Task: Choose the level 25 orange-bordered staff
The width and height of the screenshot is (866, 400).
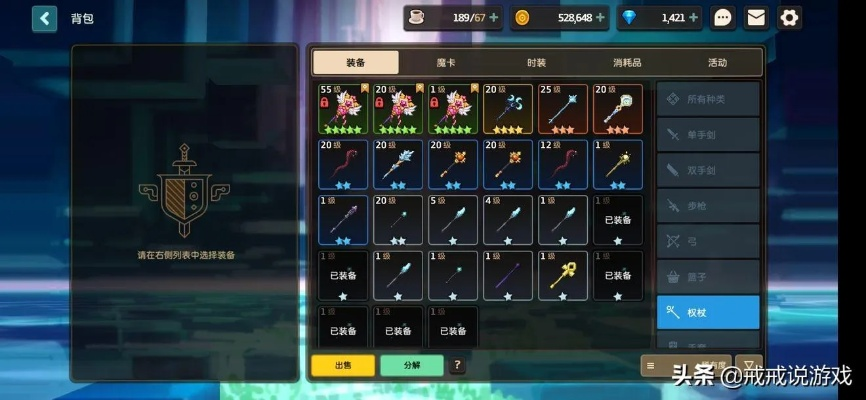Action: tap(563, 108)
